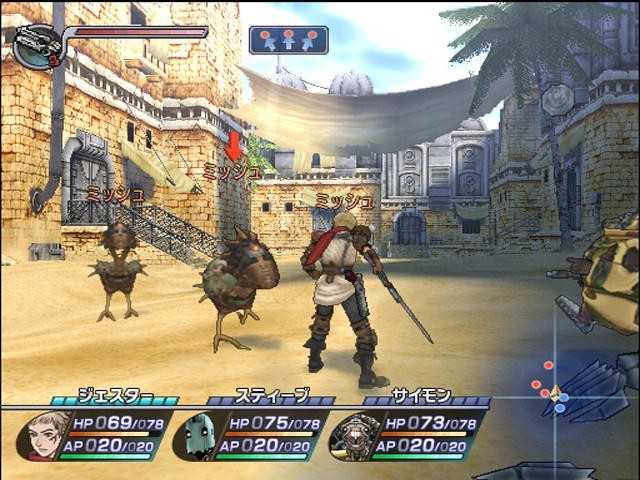640x480 pixels.
Task: Target the ミッシュ label under the red arrow
Action: tap(232, 172)
